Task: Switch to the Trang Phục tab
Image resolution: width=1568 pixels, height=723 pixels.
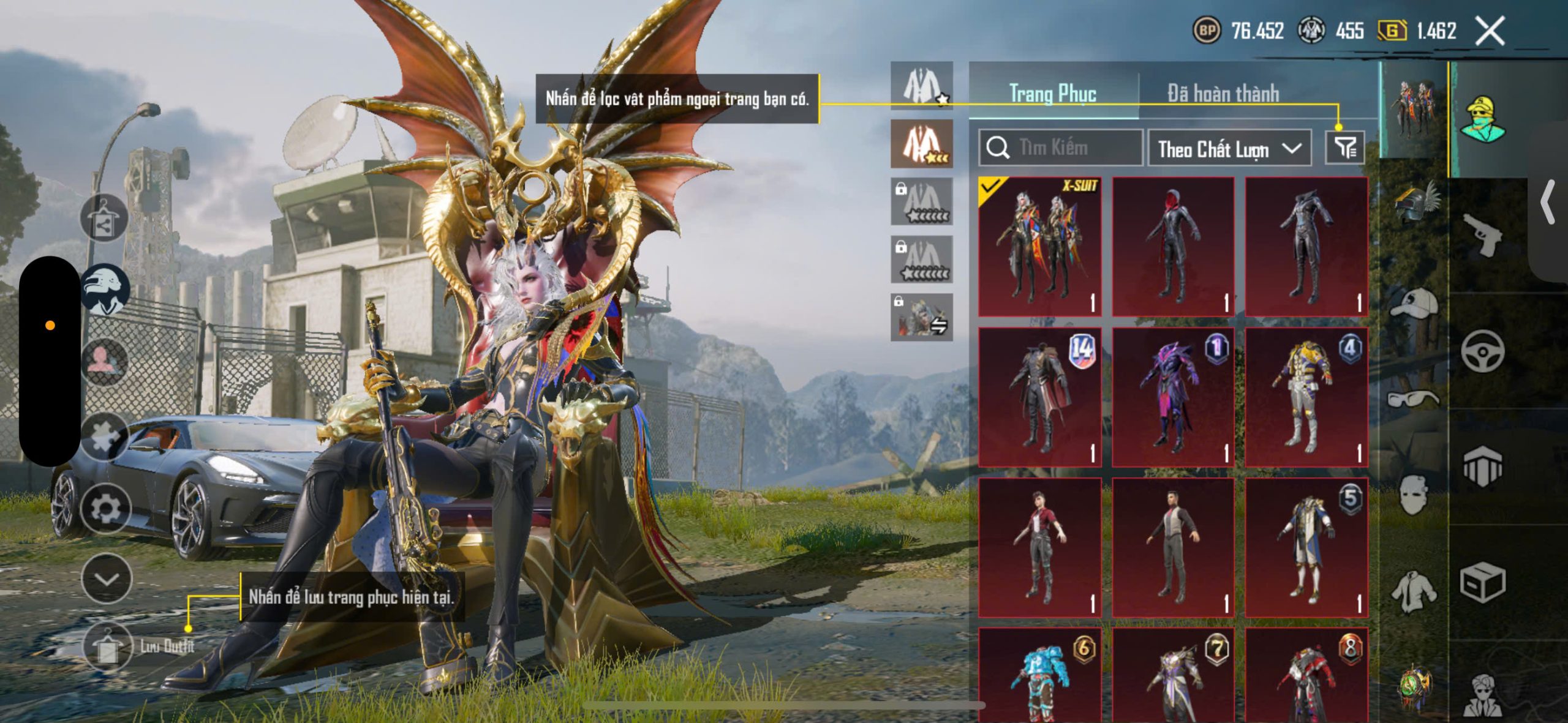Action: [1052, 94]
